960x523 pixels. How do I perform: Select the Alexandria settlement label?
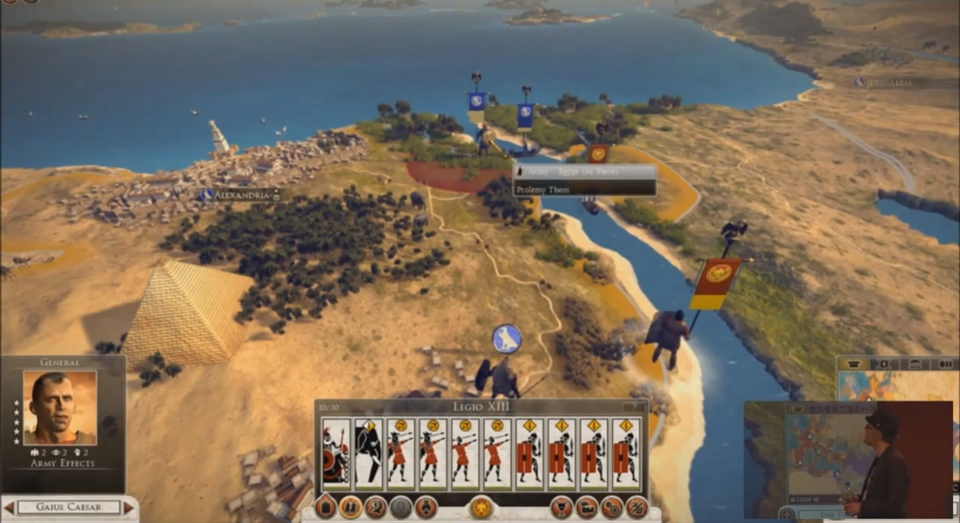click(x=238, y=195)
